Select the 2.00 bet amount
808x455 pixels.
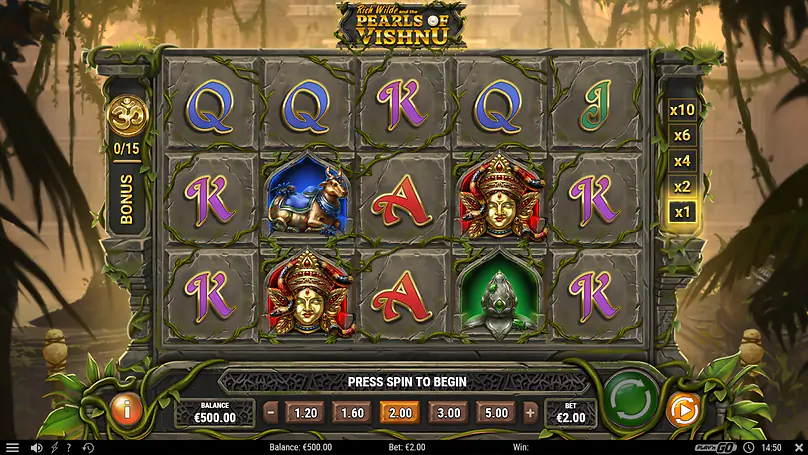(400, 412)
